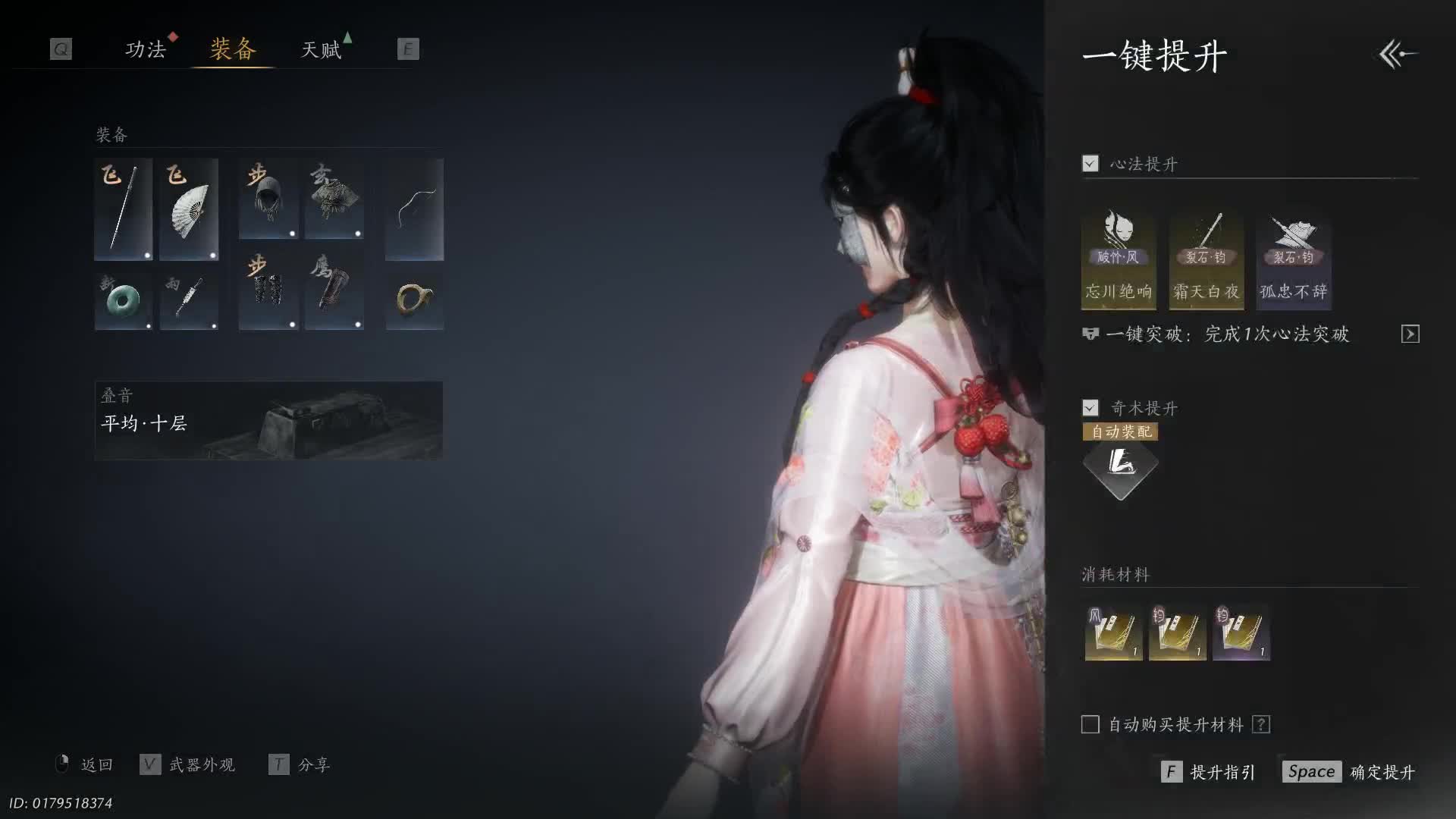Pick the dagger accessory slot
1456x819 pixels.
[x=189, y=301]
